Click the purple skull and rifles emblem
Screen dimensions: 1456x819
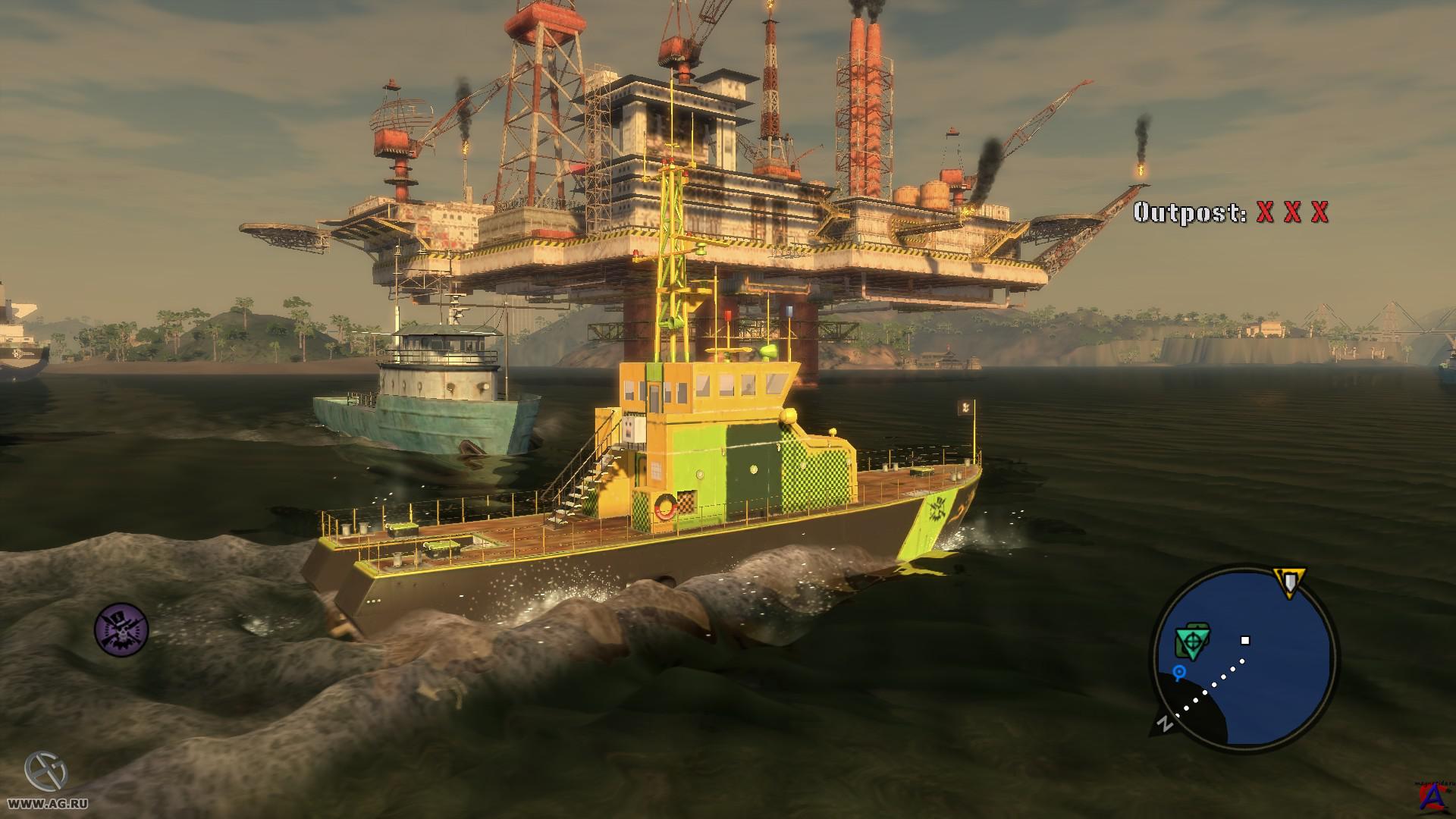pos(121,629)
